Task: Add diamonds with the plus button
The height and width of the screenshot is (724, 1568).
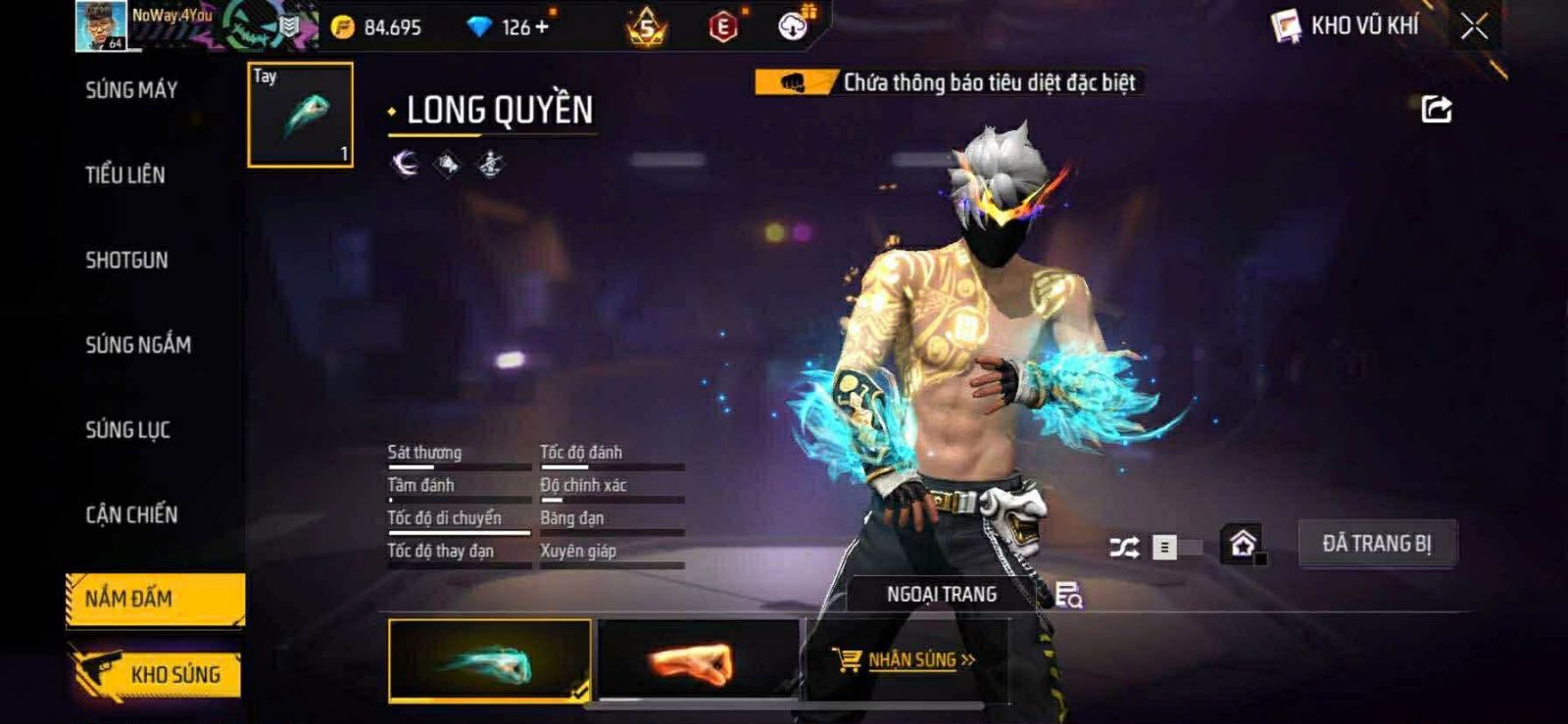Action: click(x=541, y=27)
